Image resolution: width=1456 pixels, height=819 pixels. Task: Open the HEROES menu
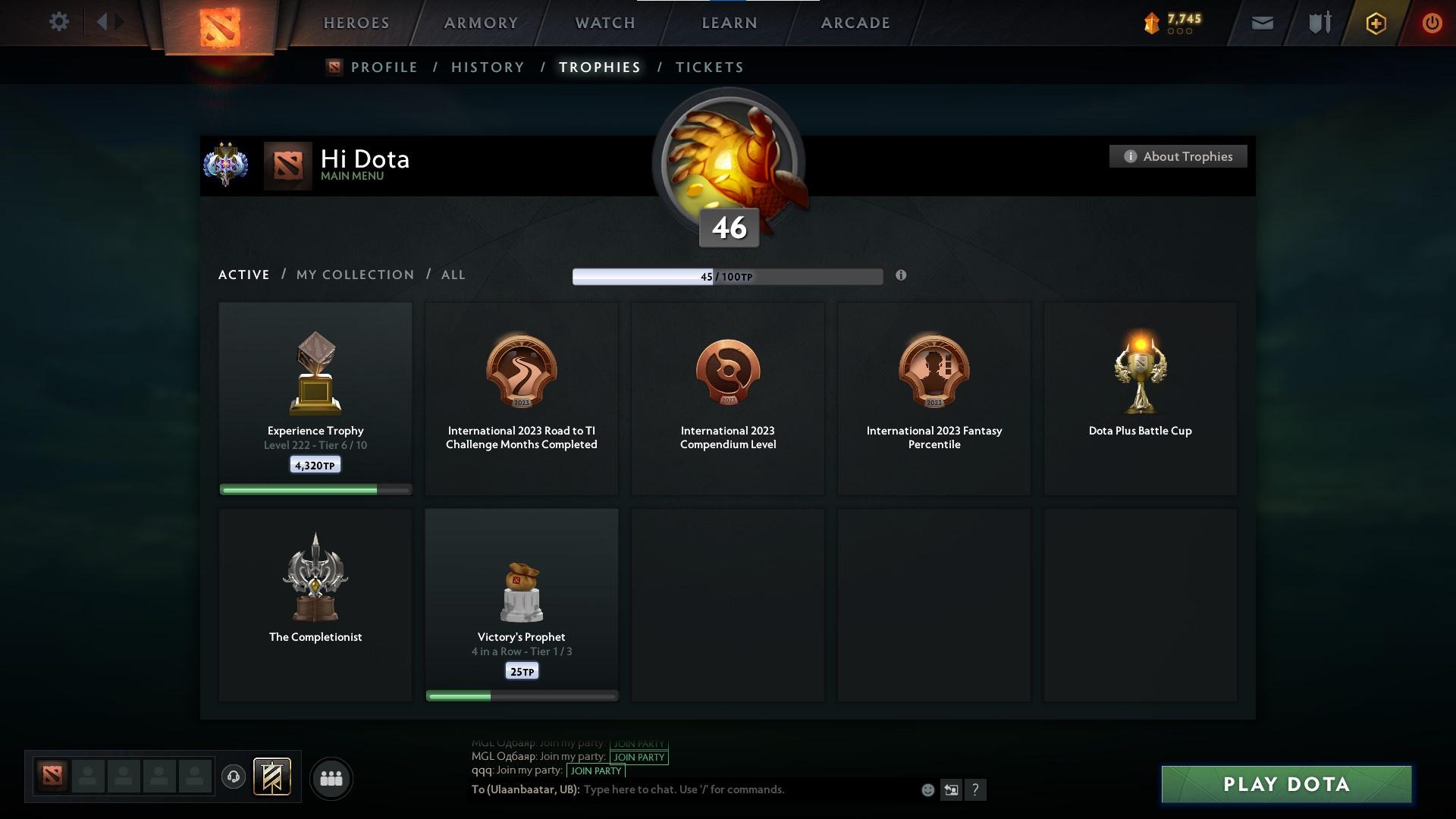(356, 23)
